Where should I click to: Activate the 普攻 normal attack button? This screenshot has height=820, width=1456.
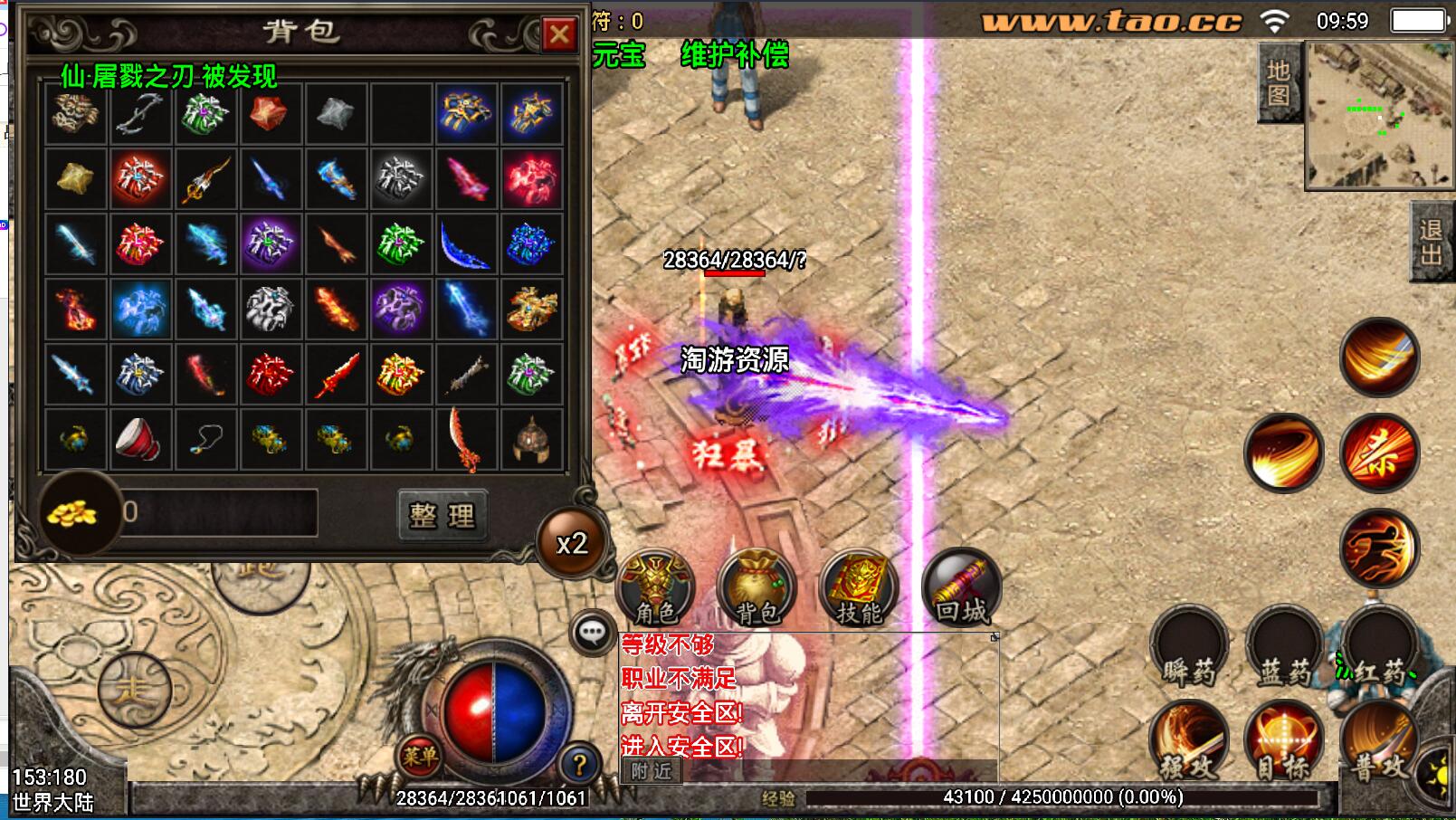(x=1379, y=742)
